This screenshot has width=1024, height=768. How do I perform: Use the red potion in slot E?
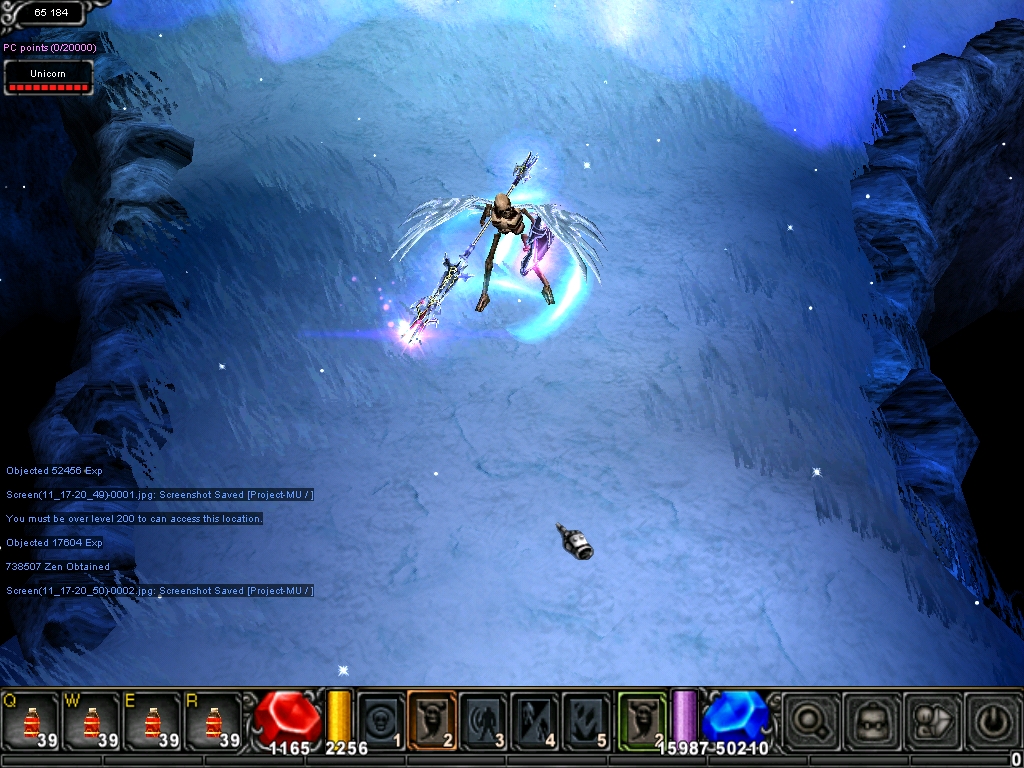pos(153,722)
